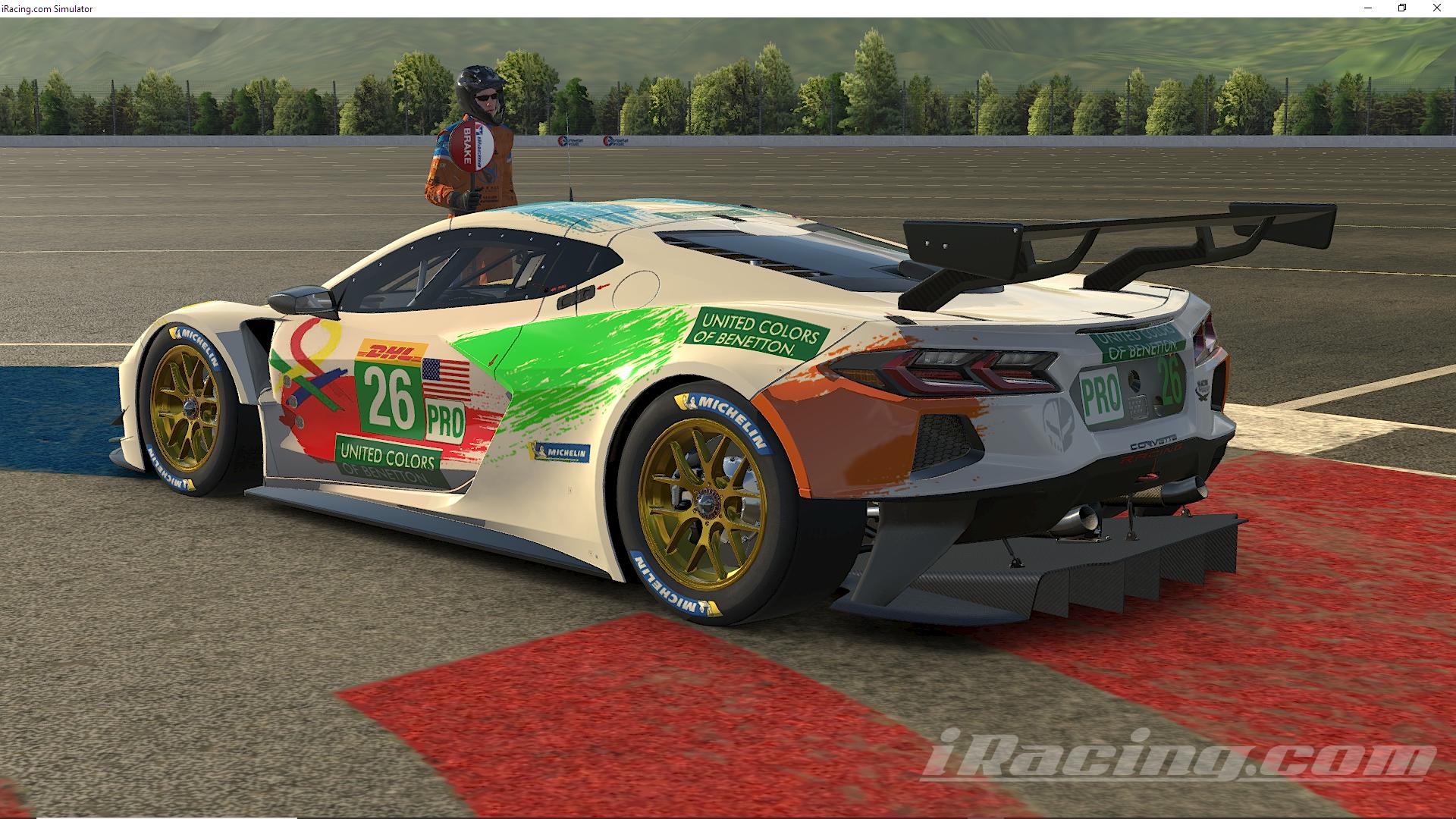This screenshot has width=1456, height=819.
Task: Close the iRacing simulator window
Action: [1437, 8]
